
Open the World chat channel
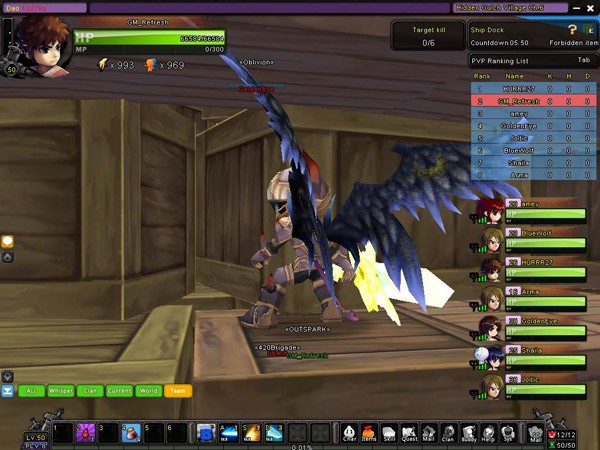[148, 391]
